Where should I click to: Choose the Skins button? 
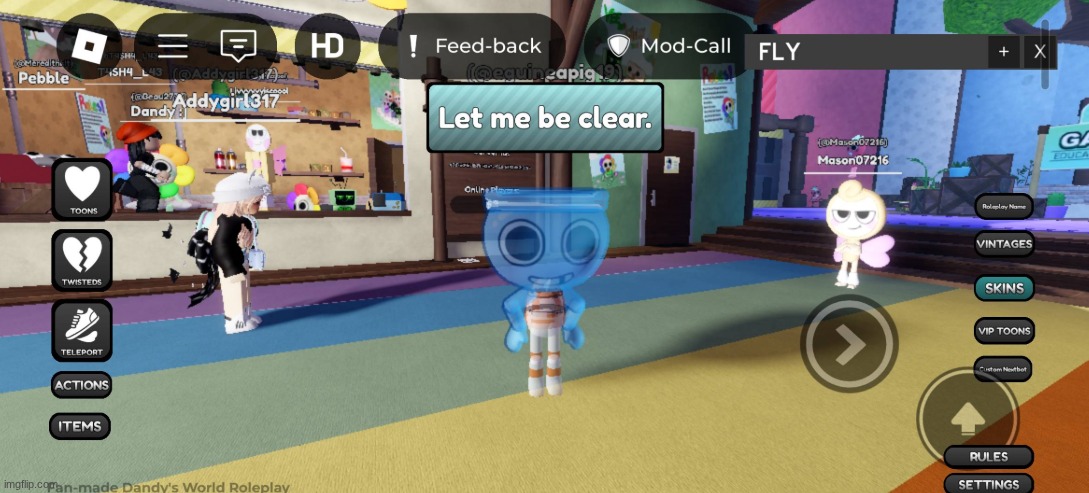tap(1004, 288)
